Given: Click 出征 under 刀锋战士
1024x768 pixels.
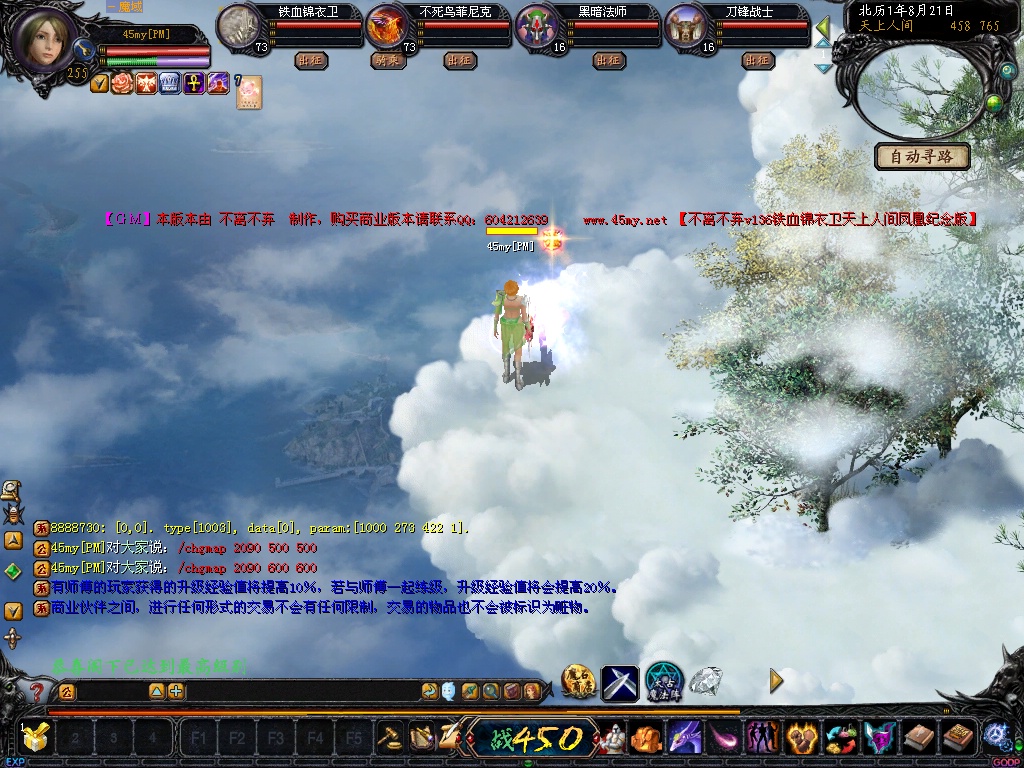Looking at the screenshot, I should (758, 60).
